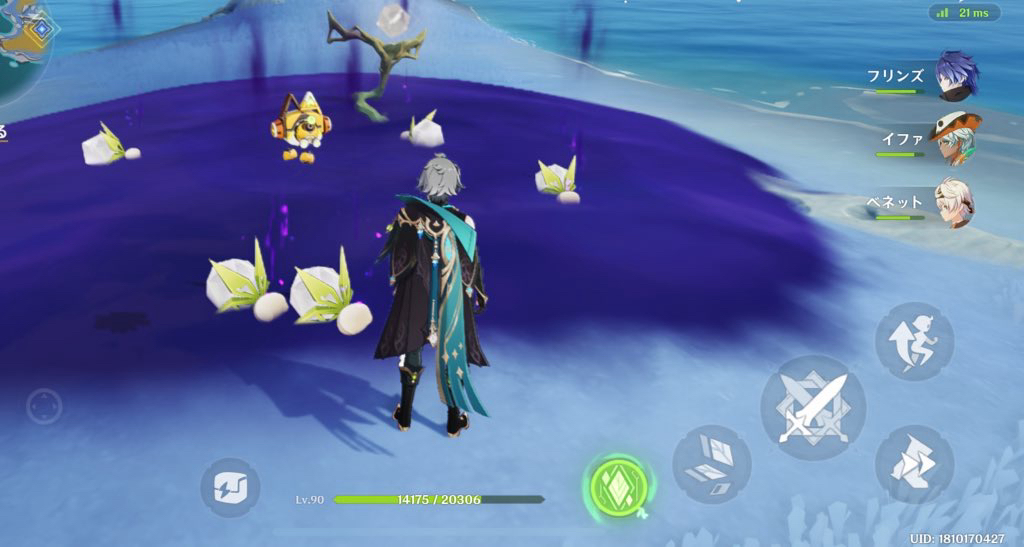The width and height of the screenshot is (1024, 547).
Task: Switch to party member イファ
Action: [x=955, y=140]
